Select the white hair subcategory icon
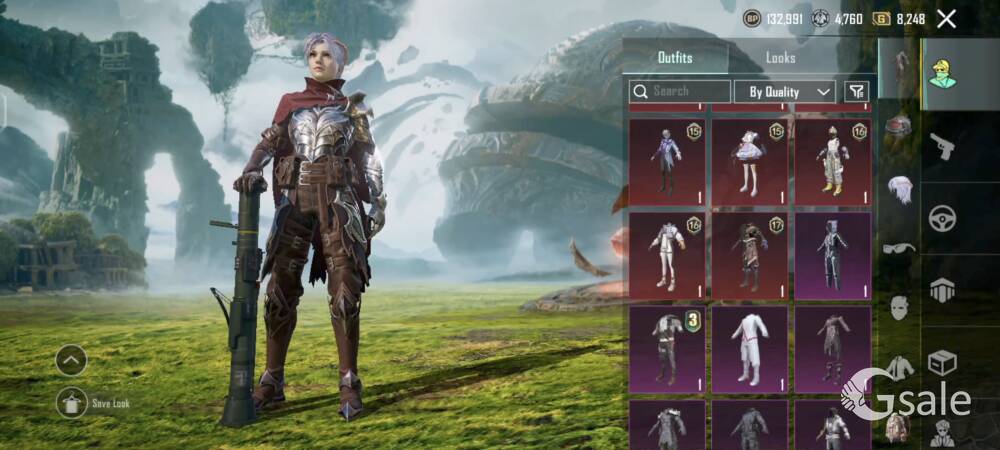 click(x=900, y=187)
